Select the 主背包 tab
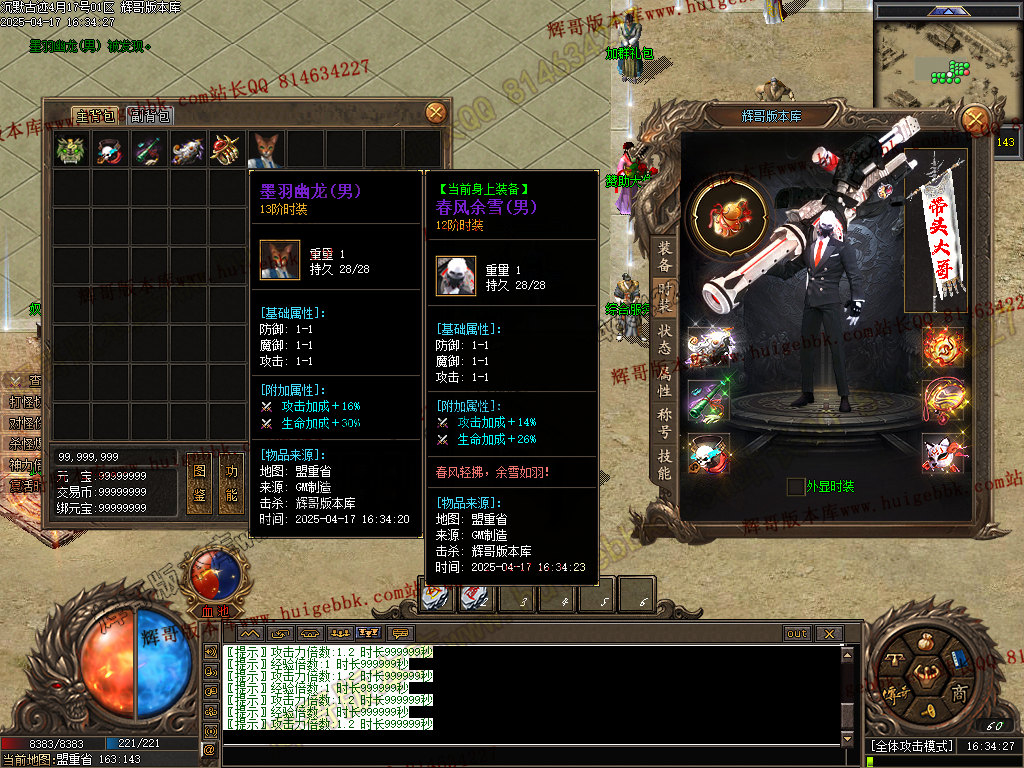This screenshot has width=1024, height=768. 96,116
